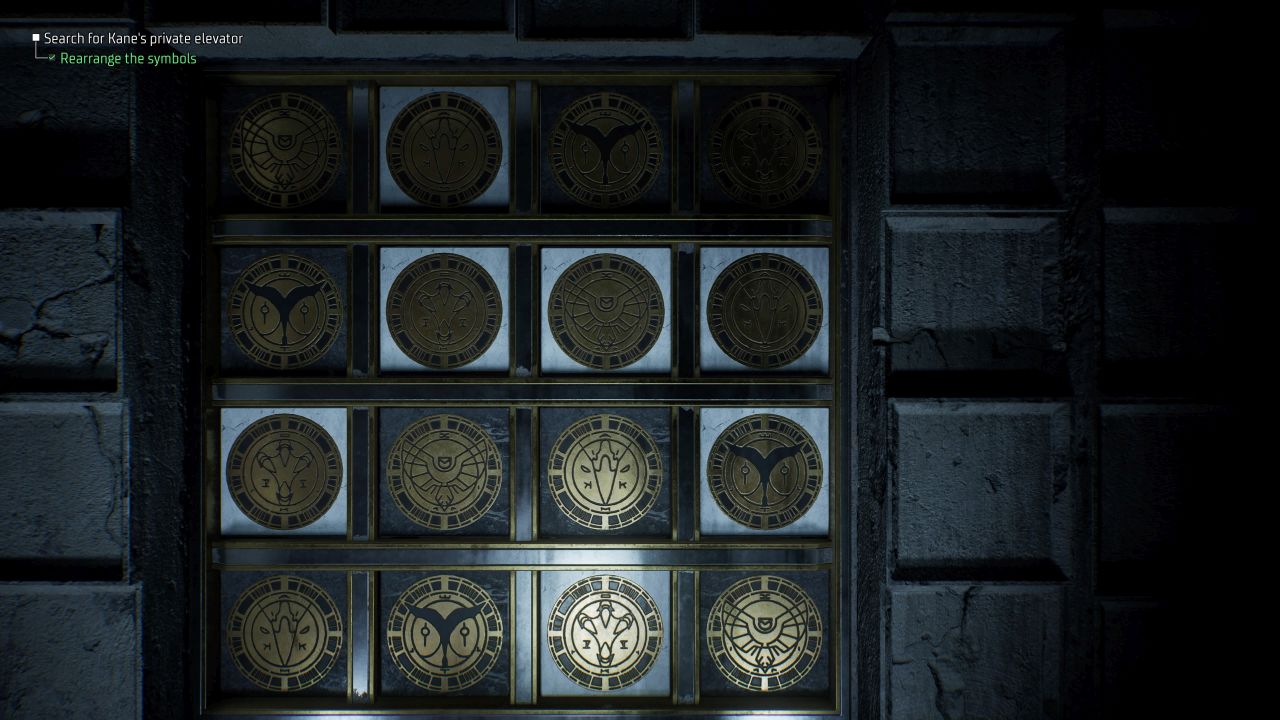Viewport: 1280px width, 720px height.
Task: Select the owl-wings emblem, third tile of second row
Action: point(604,310)
